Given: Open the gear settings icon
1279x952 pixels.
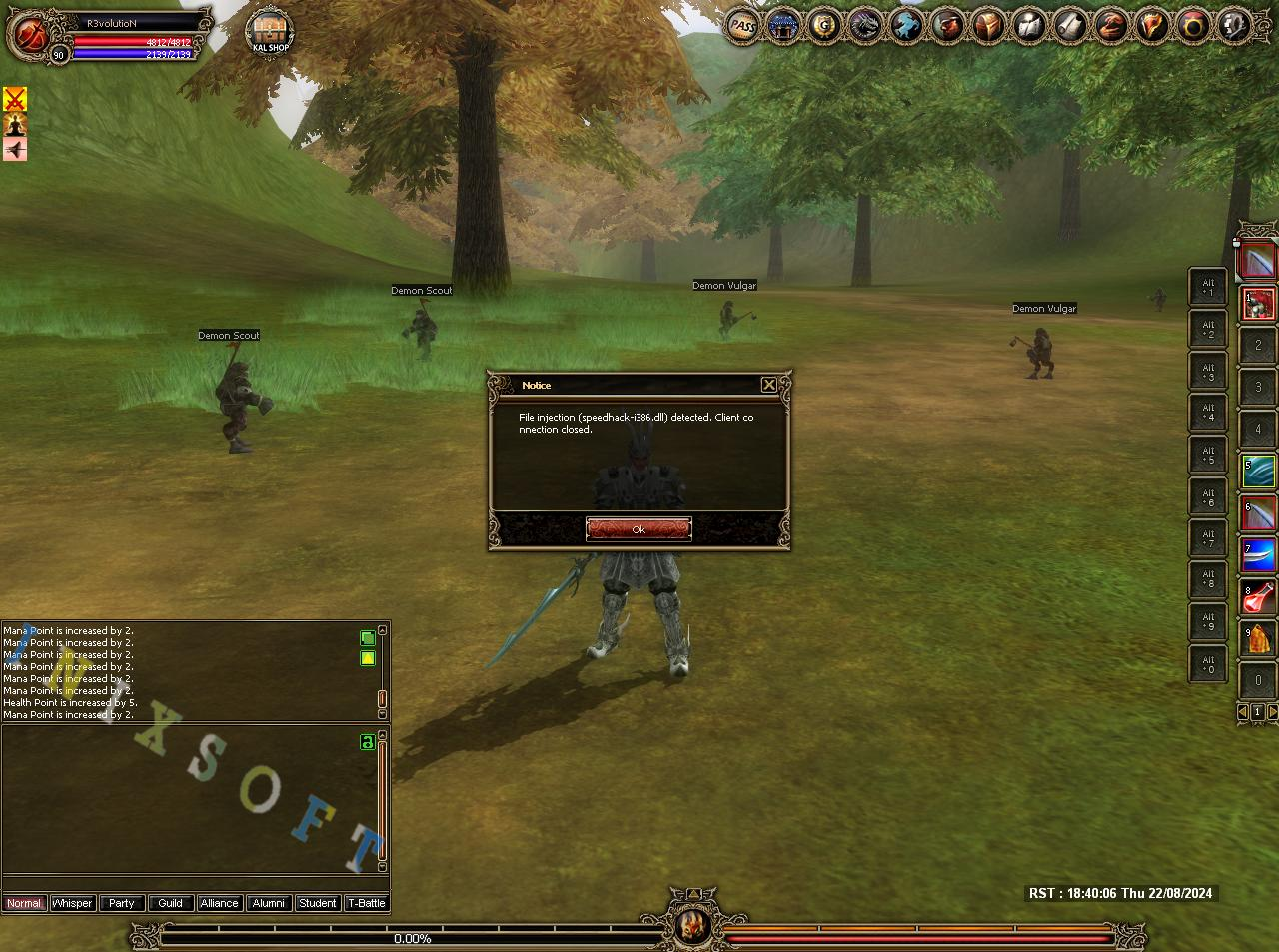Looking at the screenshot, I should pyautogui.click(x=1235, y=26).
